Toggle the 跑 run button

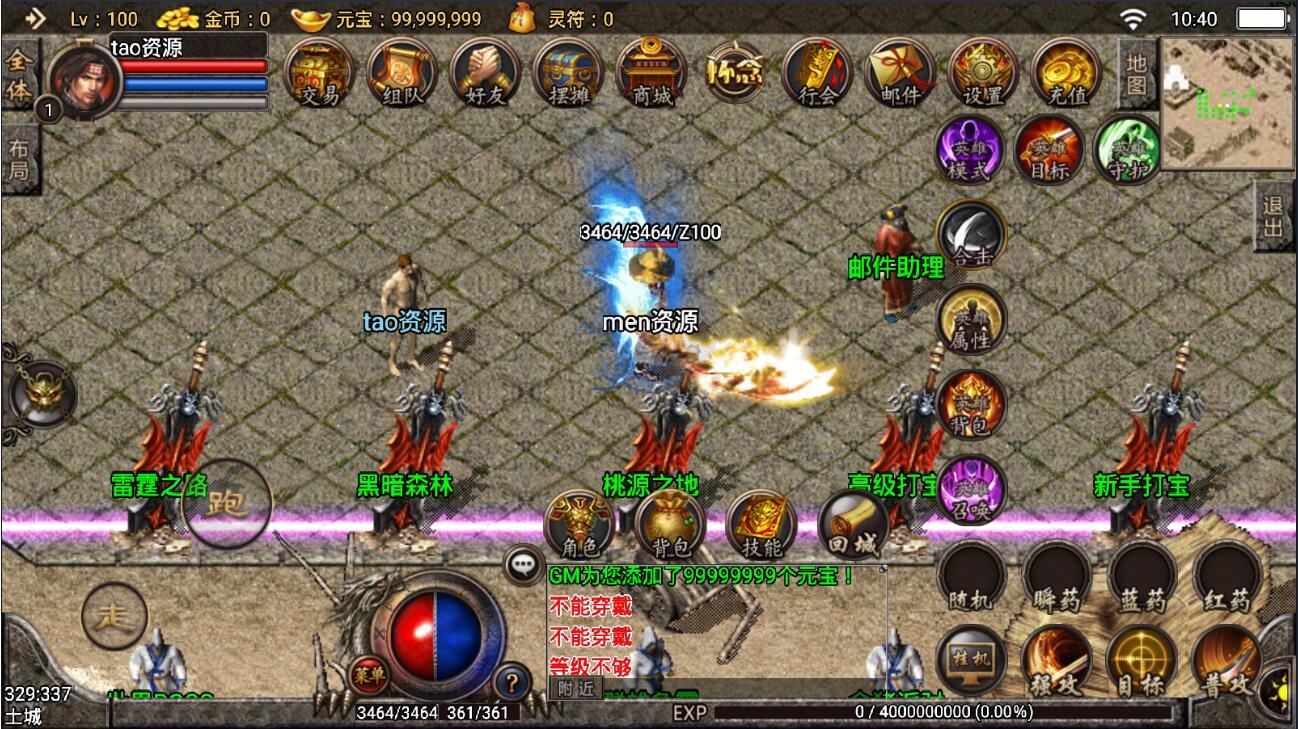pyautogui.click(x=227, y=504)
